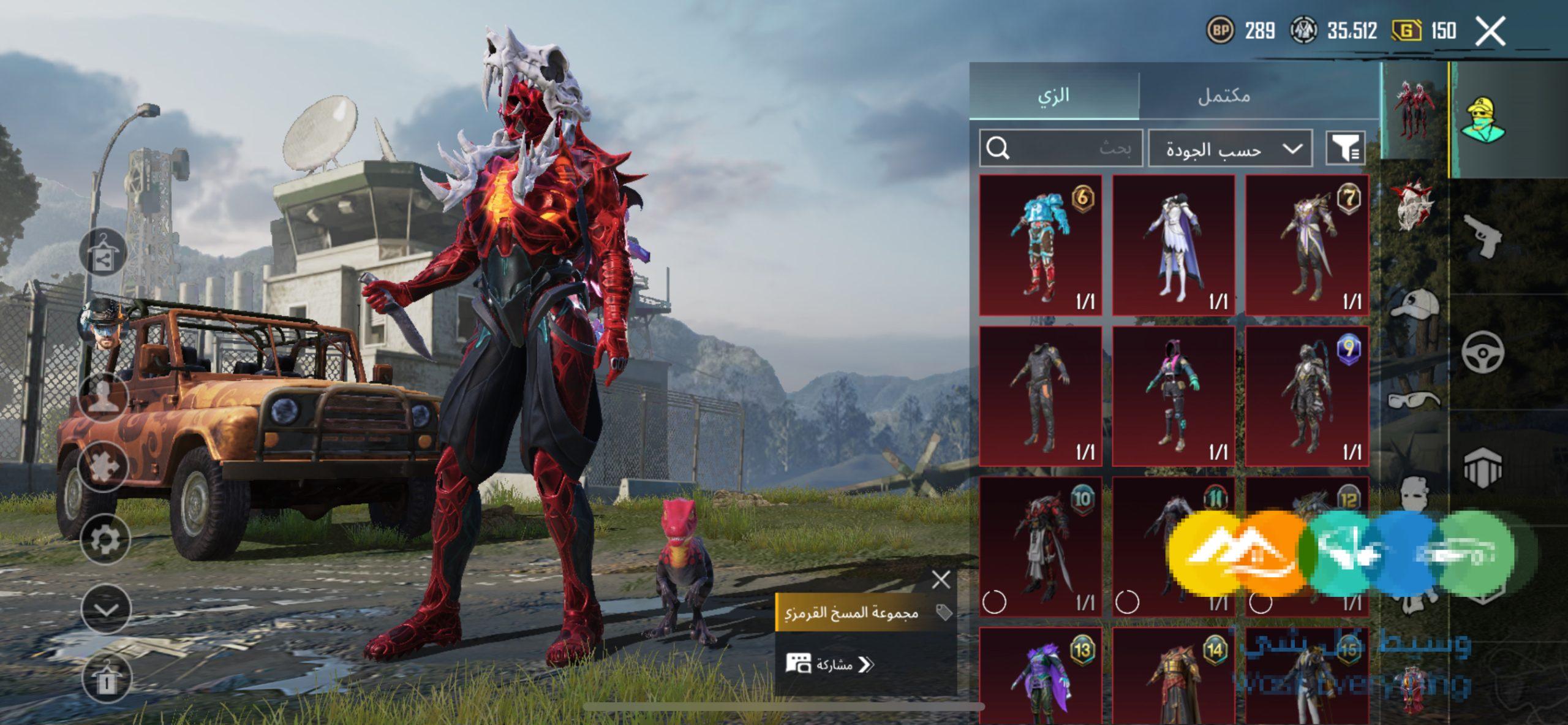The width and height of the screenshot is (1568, 725).
Task: Open the pistol weapons category
Action: coord(1482,236)
